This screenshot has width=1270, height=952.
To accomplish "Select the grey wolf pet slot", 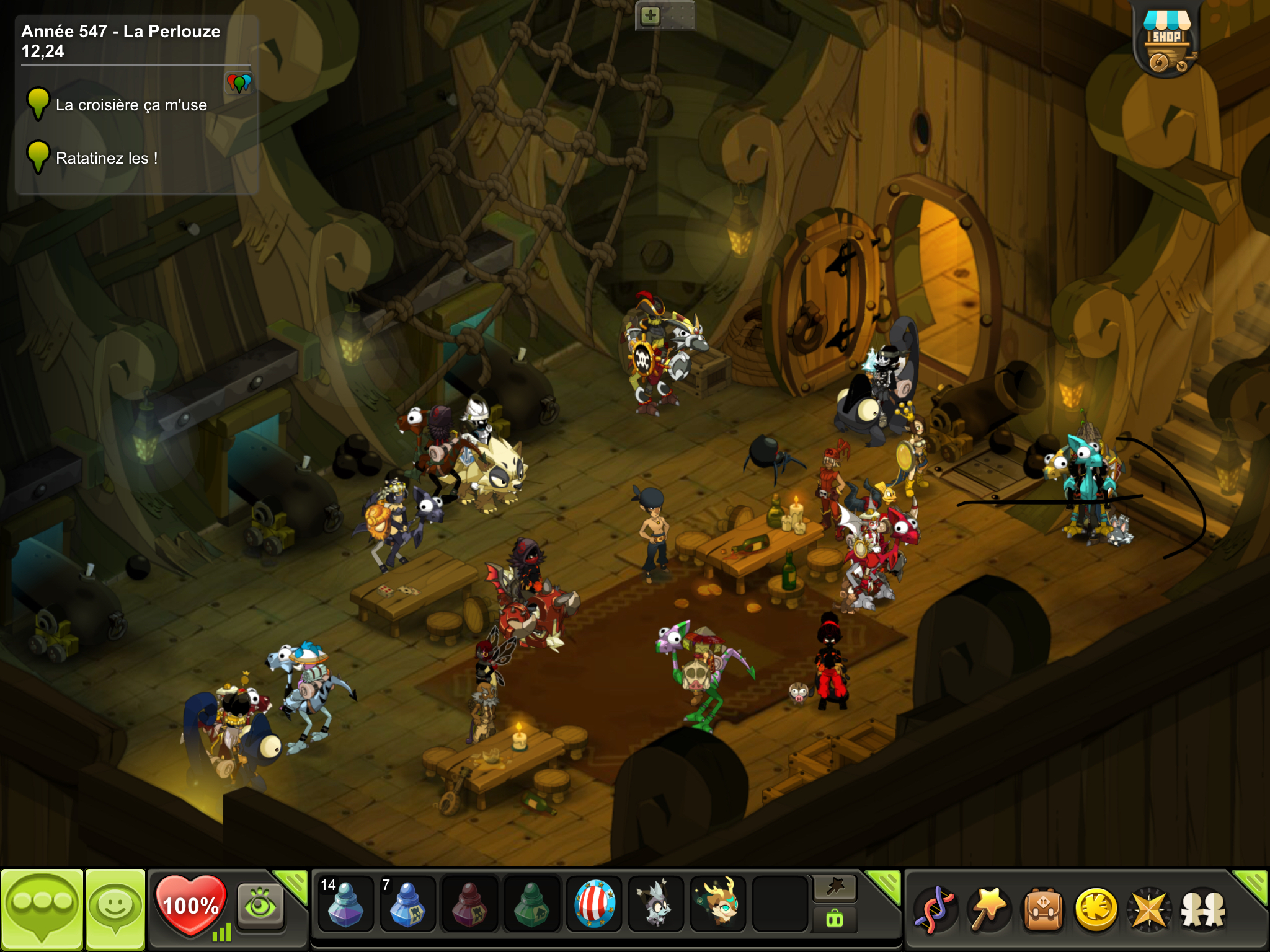I will [655, 904].
